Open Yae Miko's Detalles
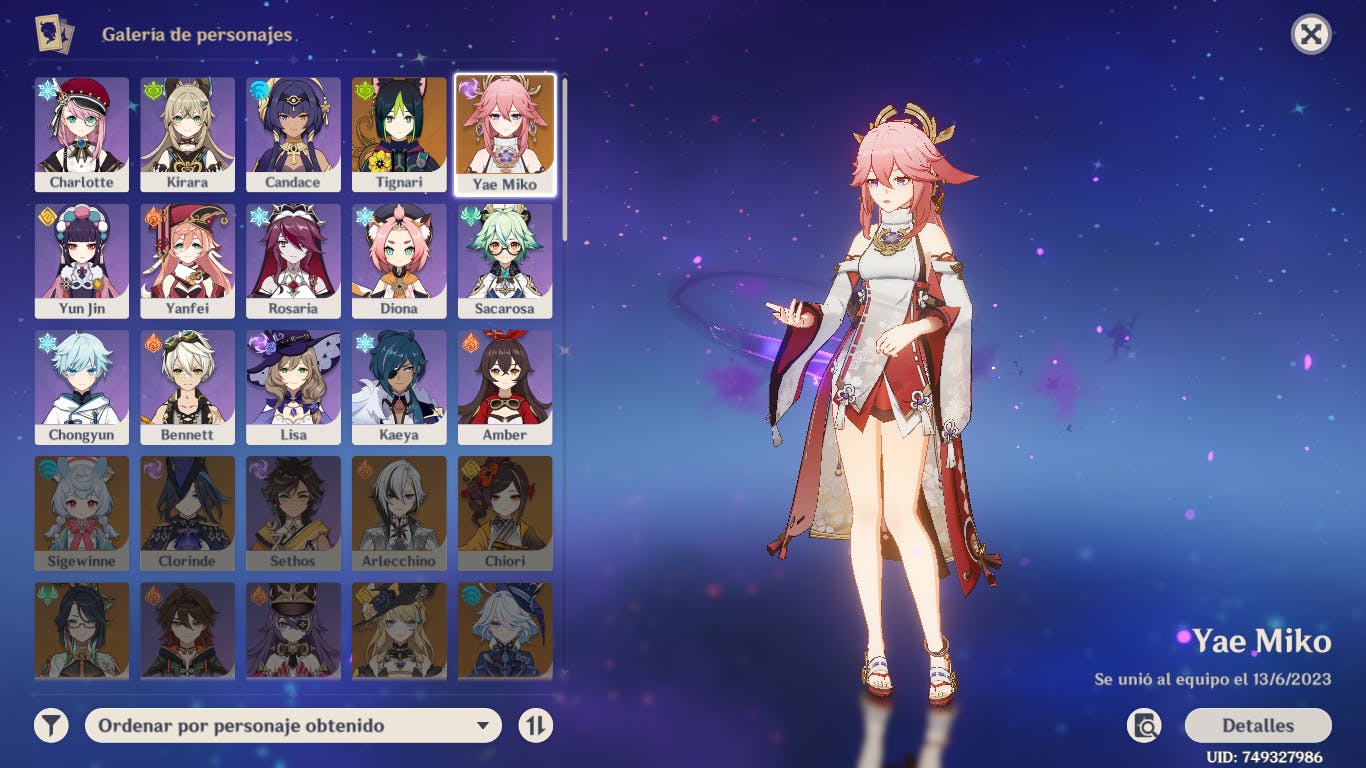 tap(1257, 726)
